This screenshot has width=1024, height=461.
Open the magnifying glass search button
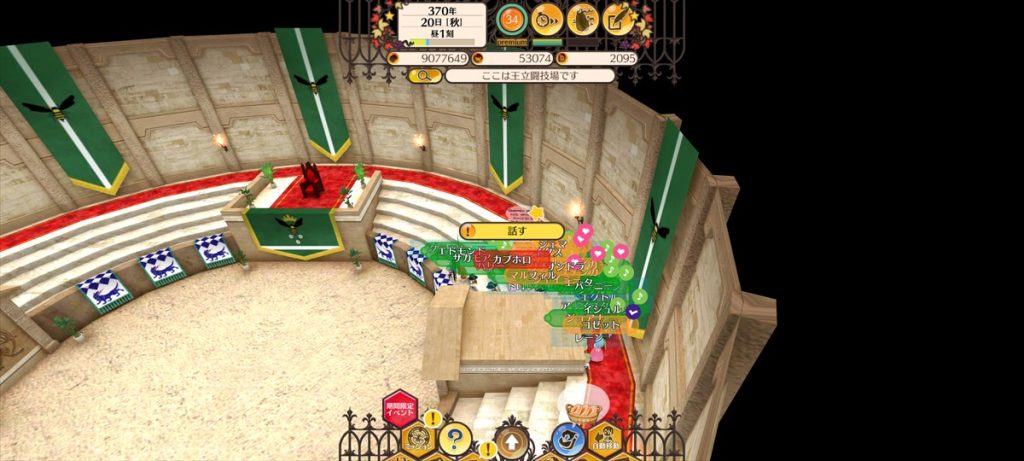(424, 75)
